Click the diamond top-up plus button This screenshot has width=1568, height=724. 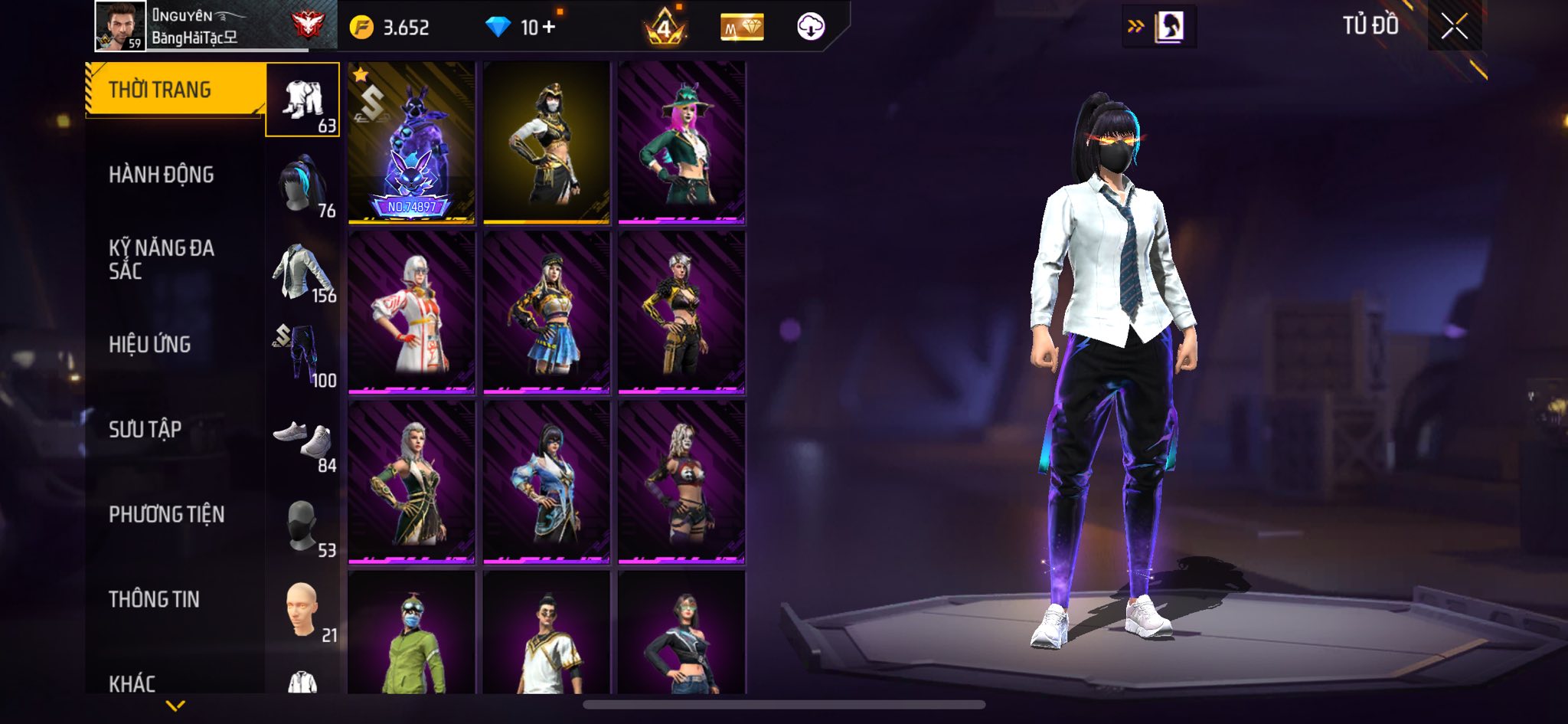click(x=548, y=28)
